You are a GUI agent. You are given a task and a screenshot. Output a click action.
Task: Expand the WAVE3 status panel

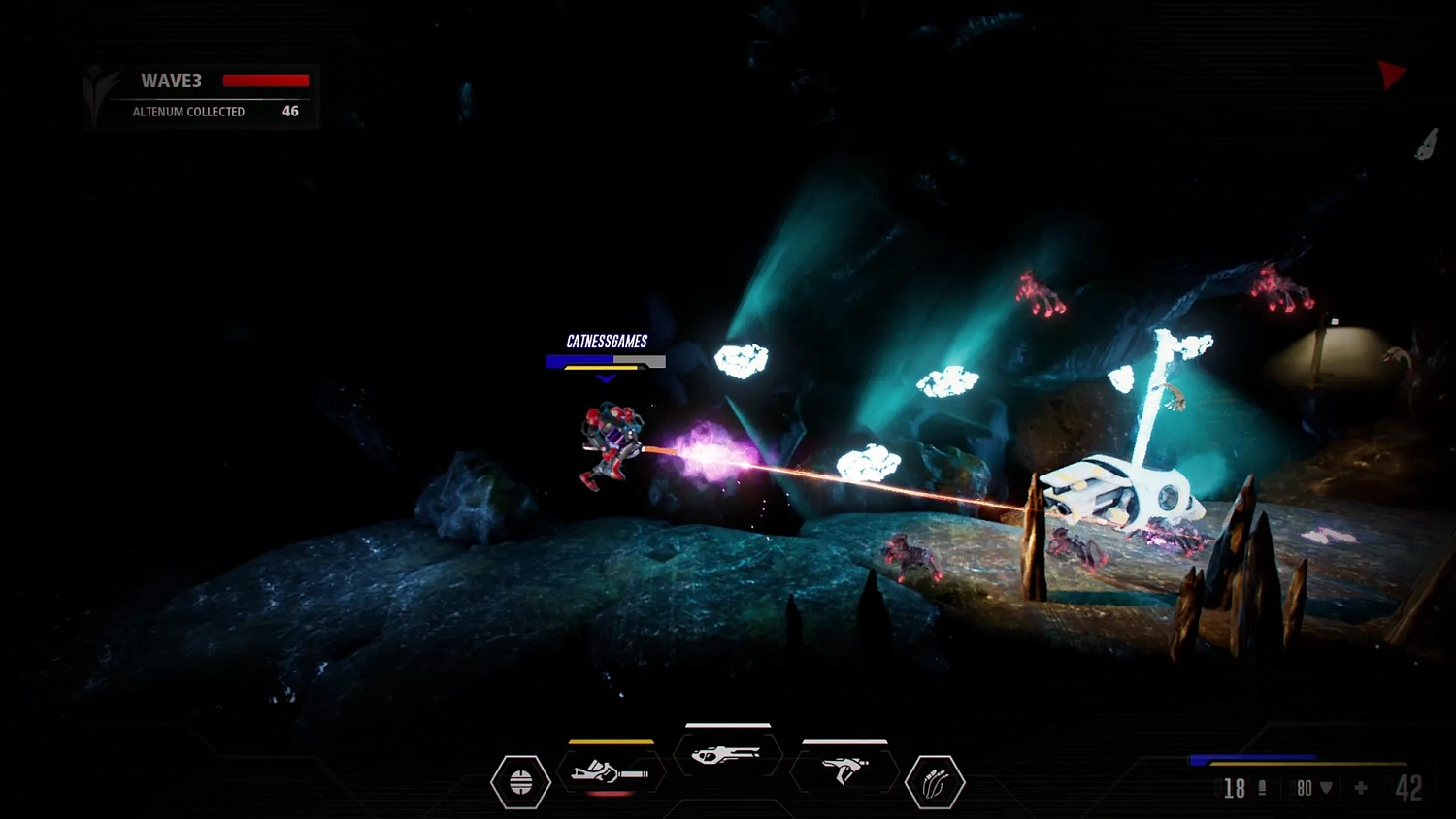201,94
